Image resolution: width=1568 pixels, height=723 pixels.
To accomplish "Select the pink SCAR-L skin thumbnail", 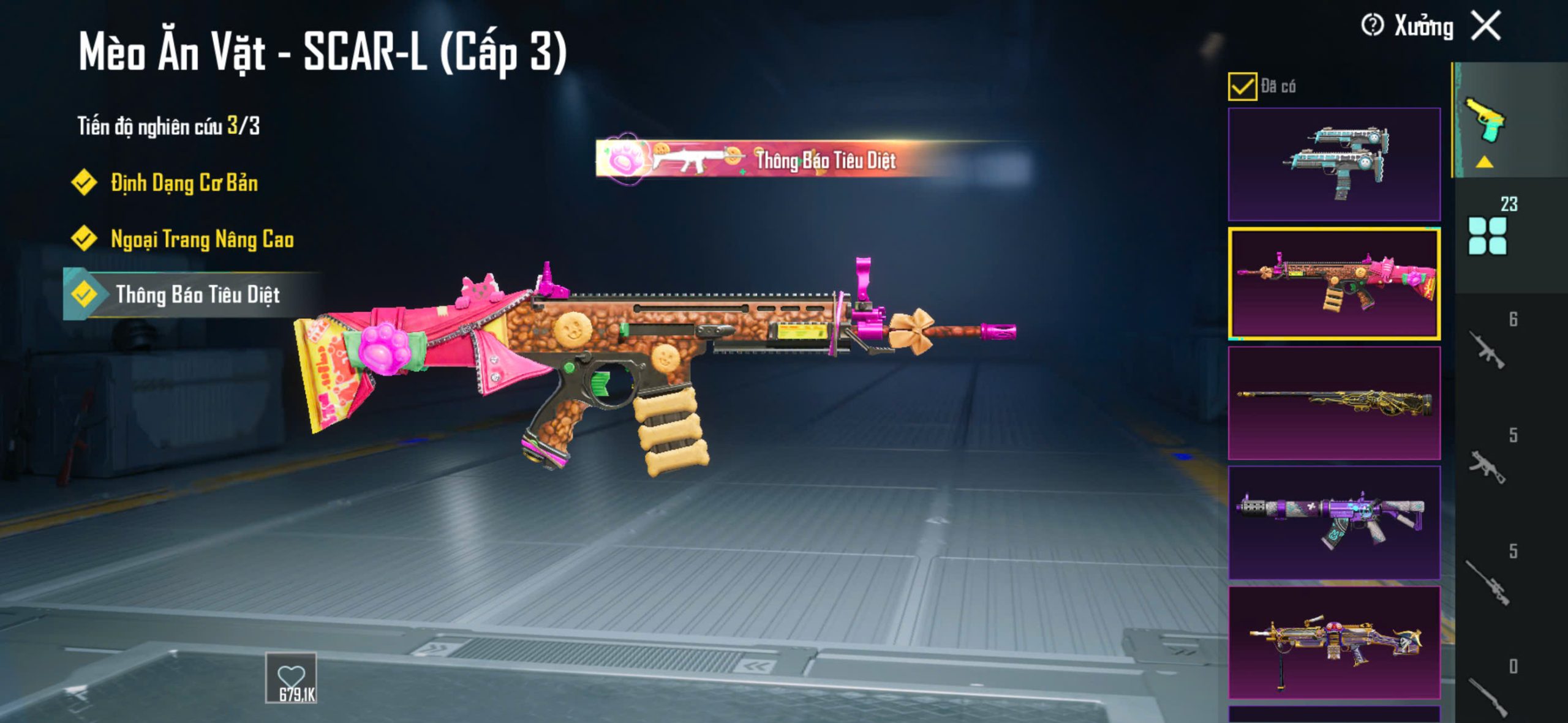I will tap(1334, 283).
